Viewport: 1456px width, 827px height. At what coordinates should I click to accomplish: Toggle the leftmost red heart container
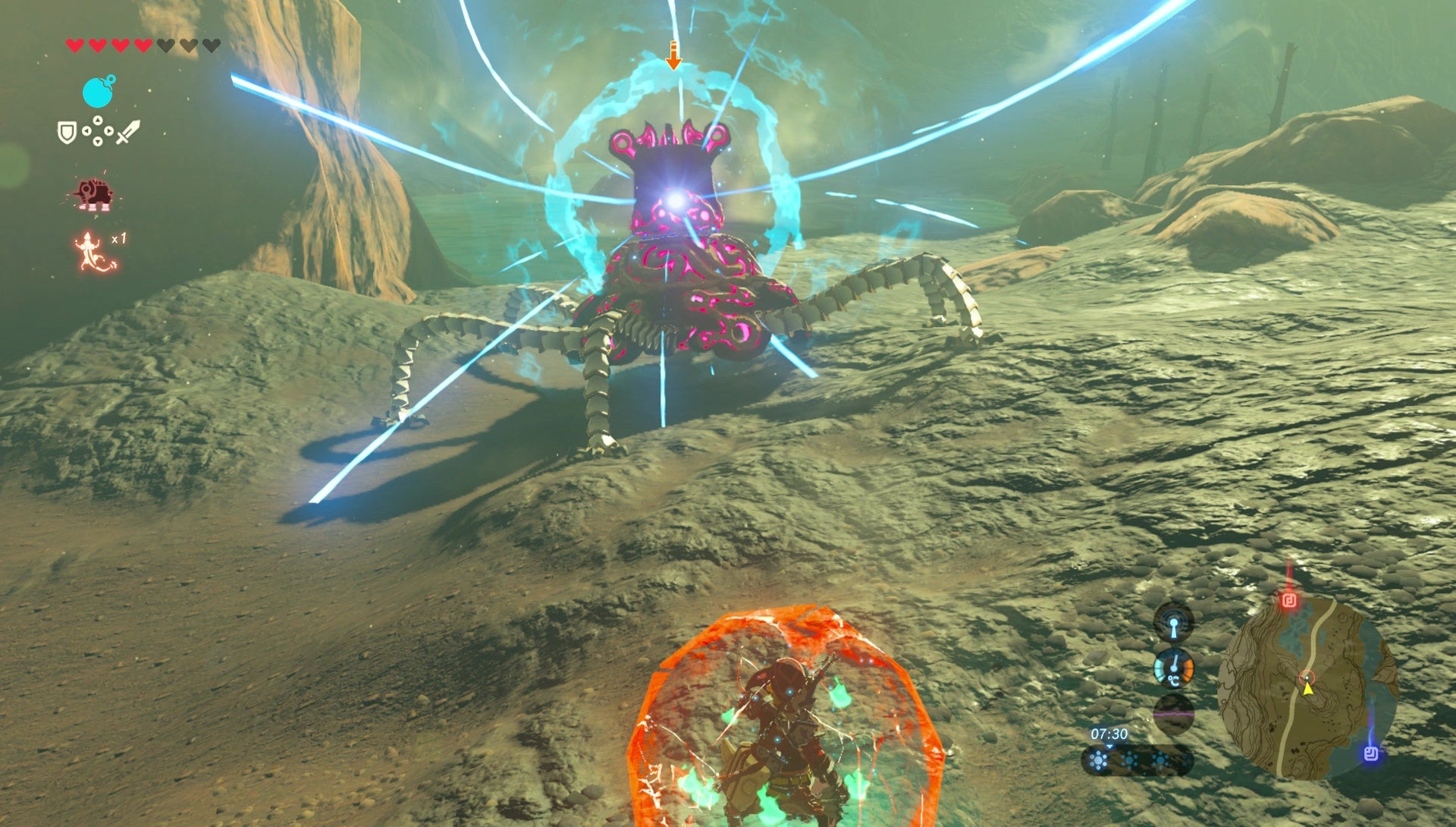[x=75, y=45]
